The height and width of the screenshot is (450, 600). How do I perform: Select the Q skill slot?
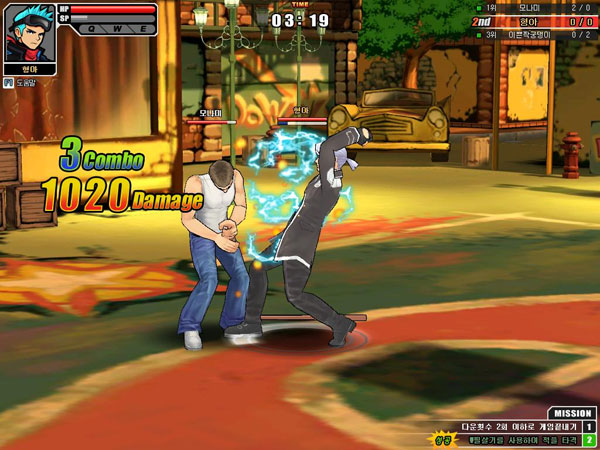click(90, 29)
